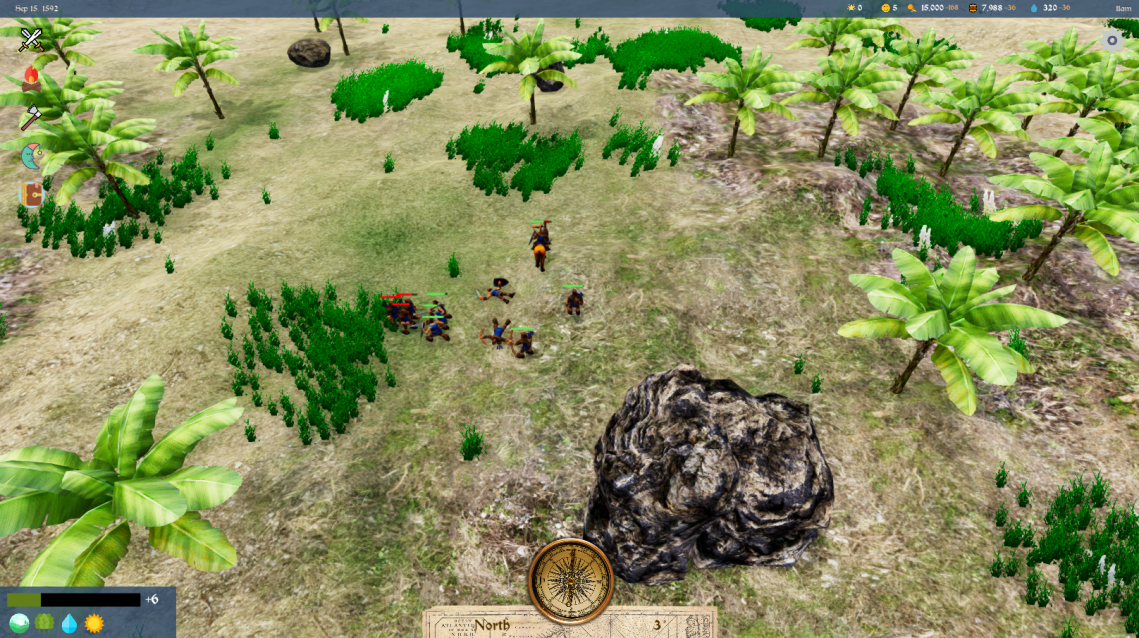Select the landscape globe icon

click(x=18, y=623)
